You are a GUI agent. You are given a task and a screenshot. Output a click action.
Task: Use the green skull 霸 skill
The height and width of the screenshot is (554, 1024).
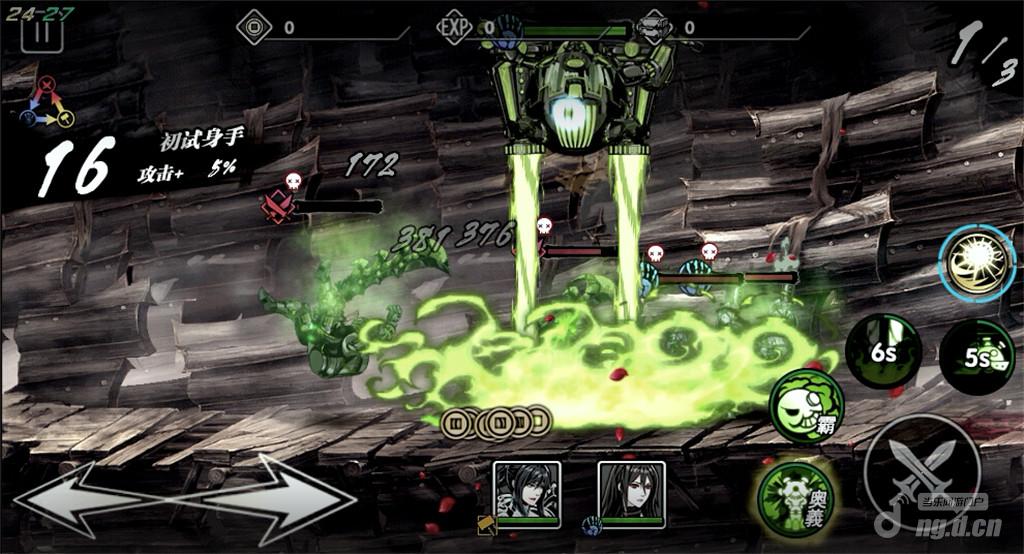806,406
